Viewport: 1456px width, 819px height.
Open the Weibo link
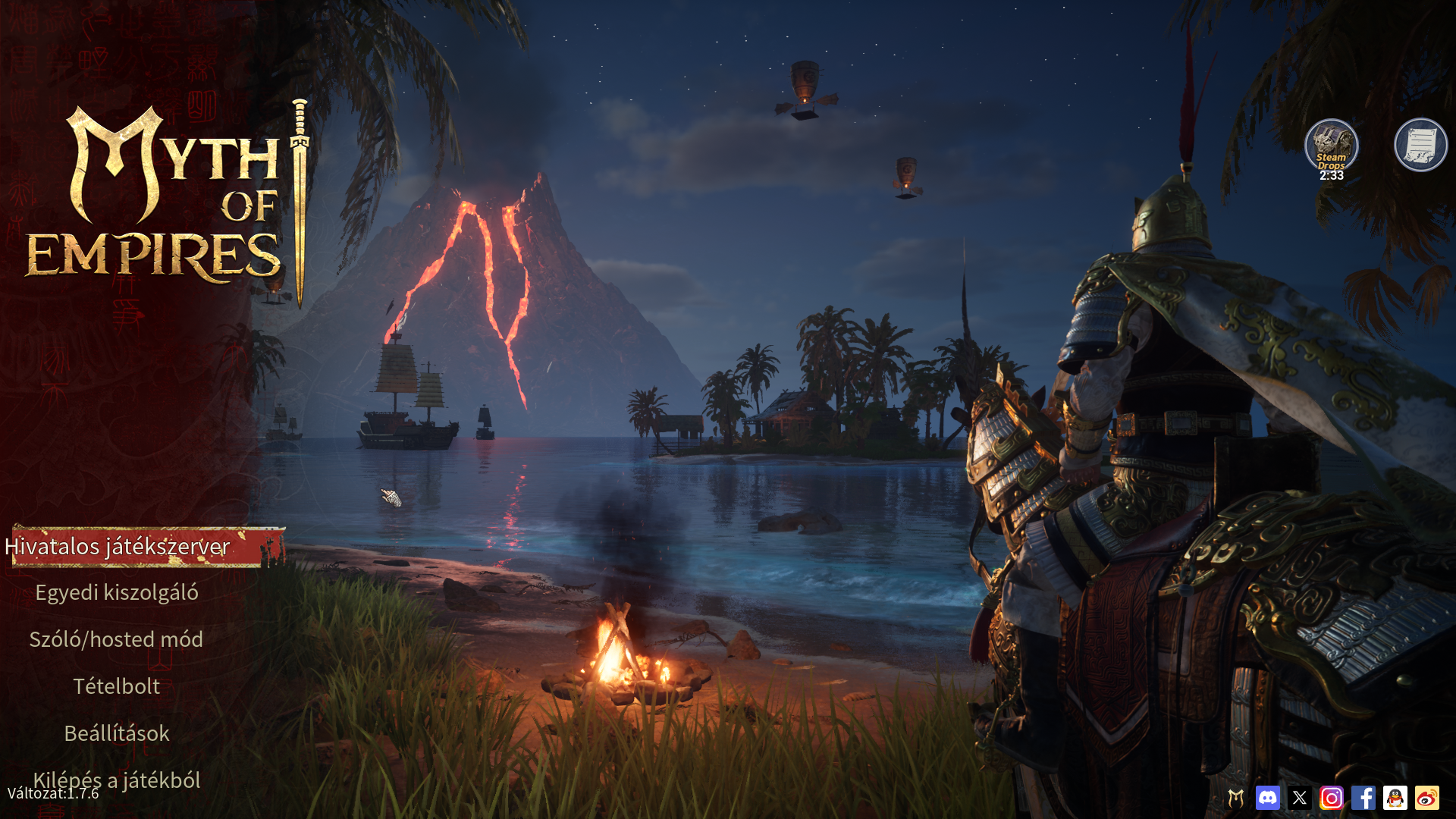coord(1427,798)
